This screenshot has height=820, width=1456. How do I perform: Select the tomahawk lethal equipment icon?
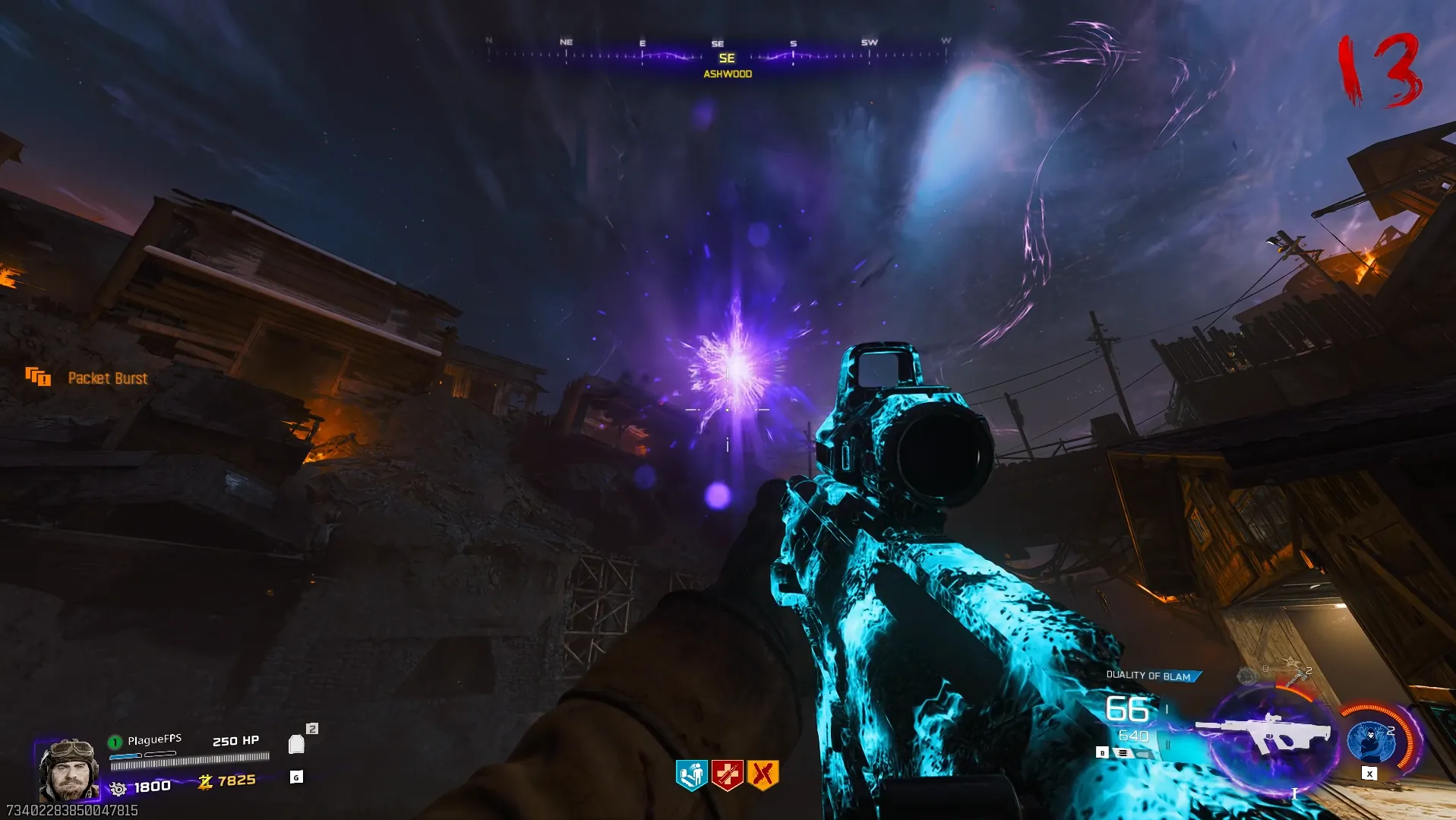point(1297,675)
